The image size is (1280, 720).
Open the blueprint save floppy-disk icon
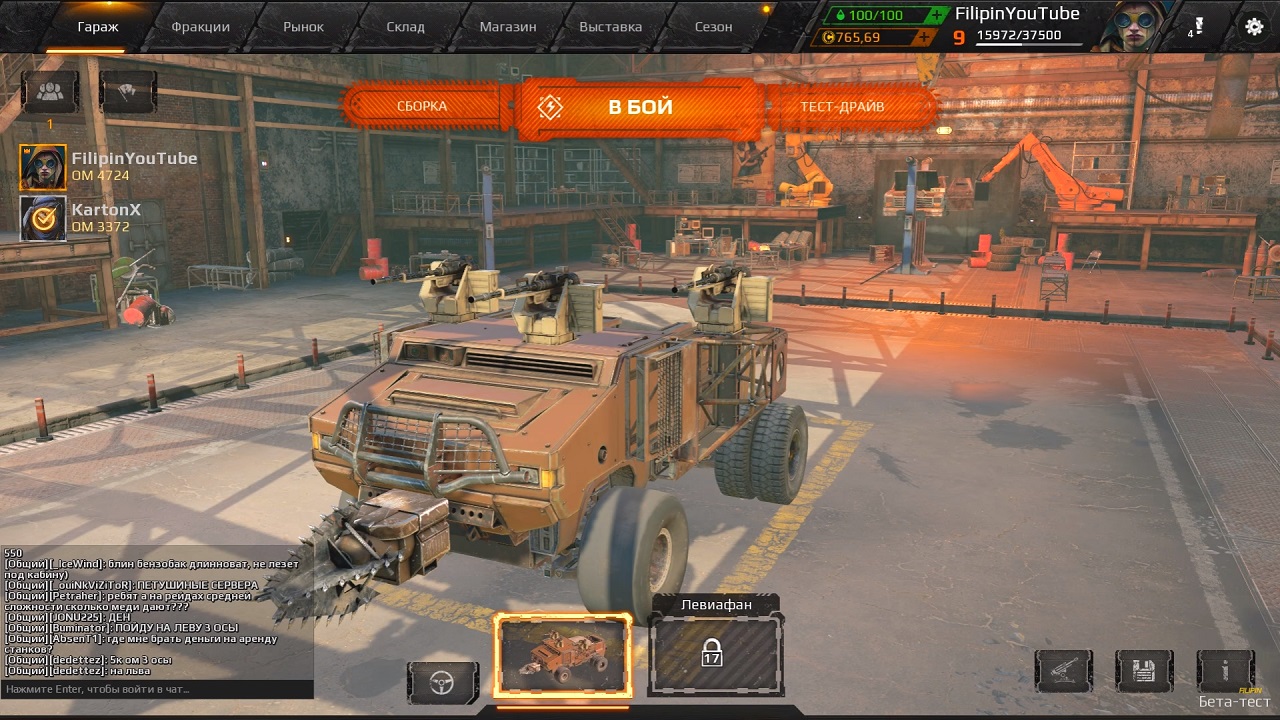click(1144, 671)
